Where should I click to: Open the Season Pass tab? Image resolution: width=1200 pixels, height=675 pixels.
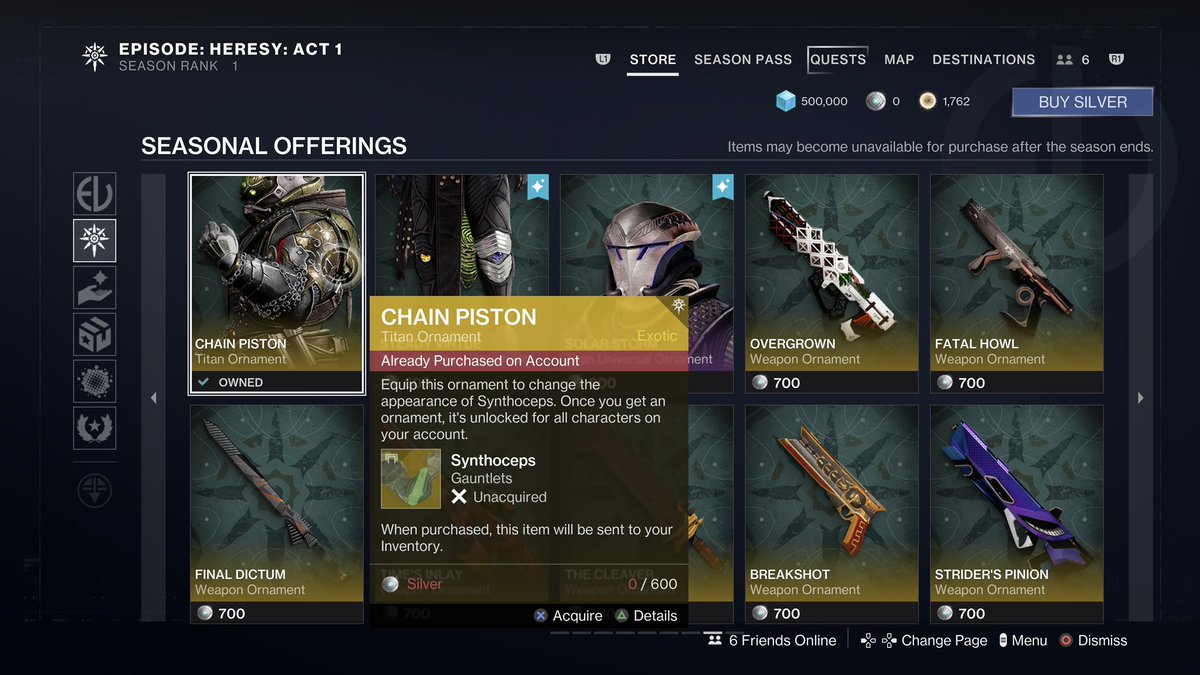743,60
